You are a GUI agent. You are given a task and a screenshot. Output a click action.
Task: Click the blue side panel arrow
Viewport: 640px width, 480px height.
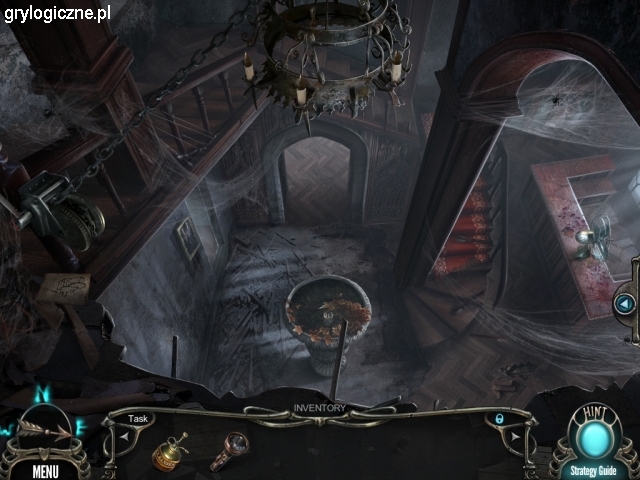tap(625, 302)
